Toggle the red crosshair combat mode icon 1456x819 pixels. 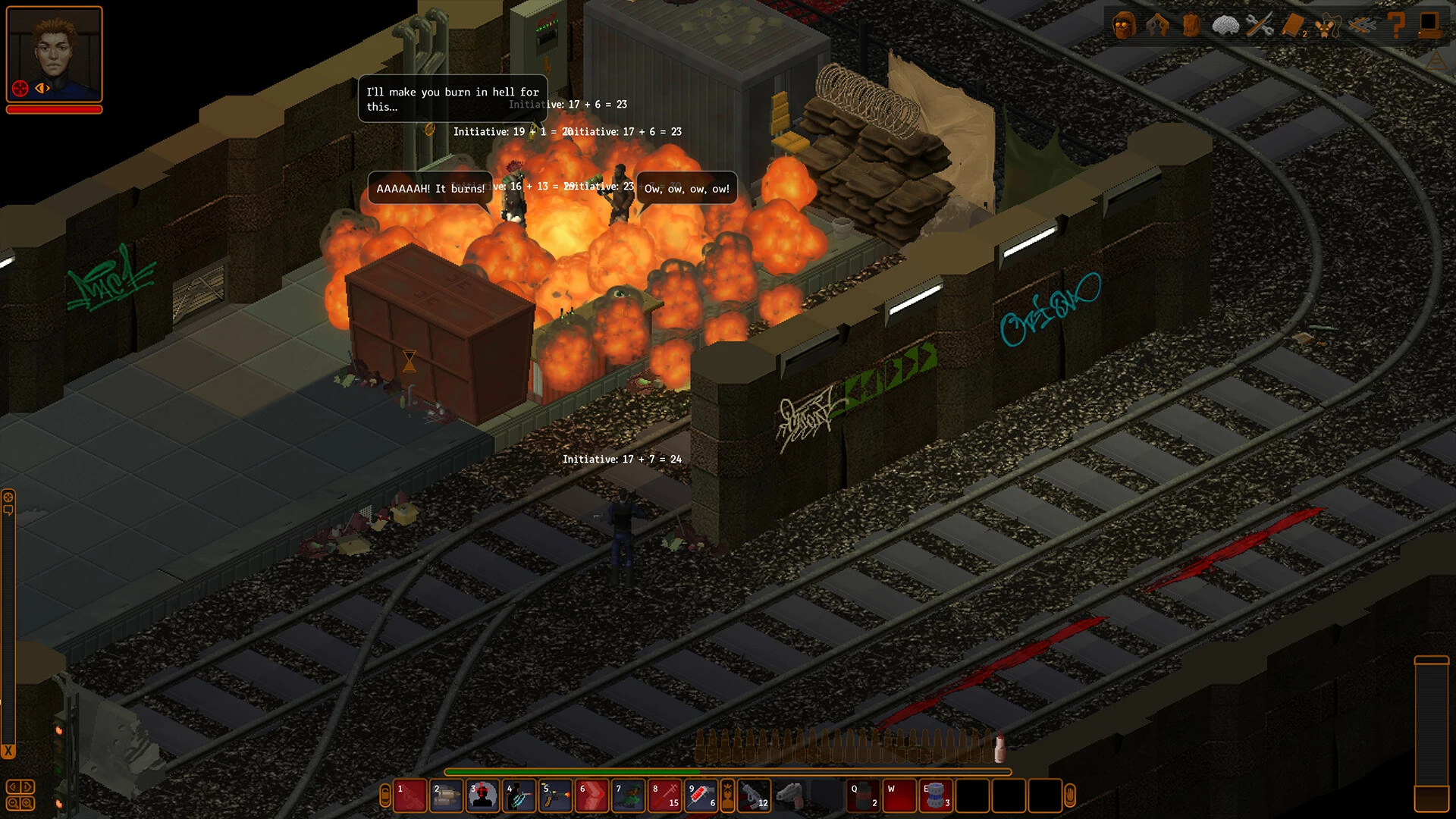pos(20,88)
